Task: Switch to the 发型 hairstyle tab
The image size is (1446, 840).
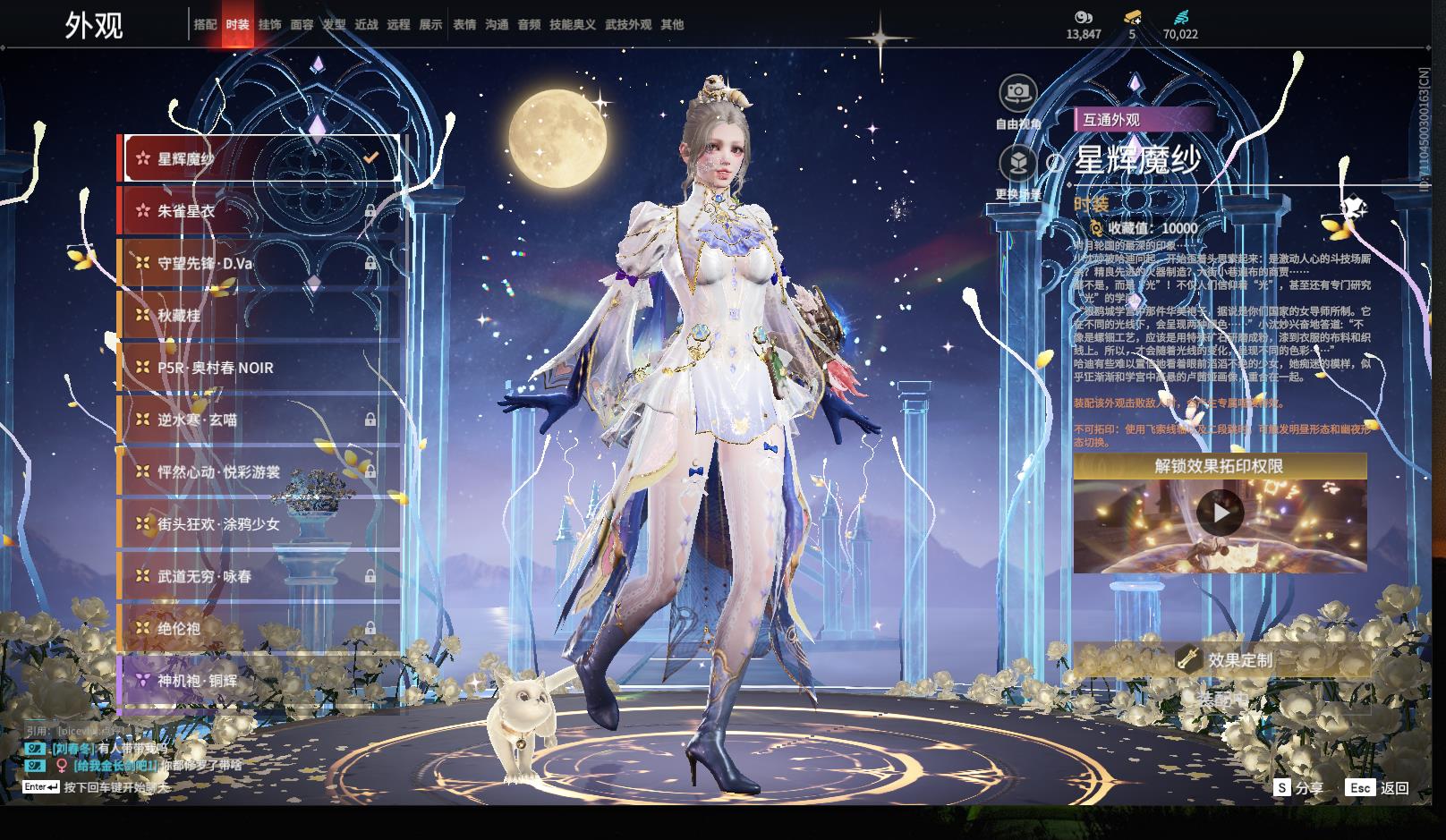Action: click(x=334, y=24)
